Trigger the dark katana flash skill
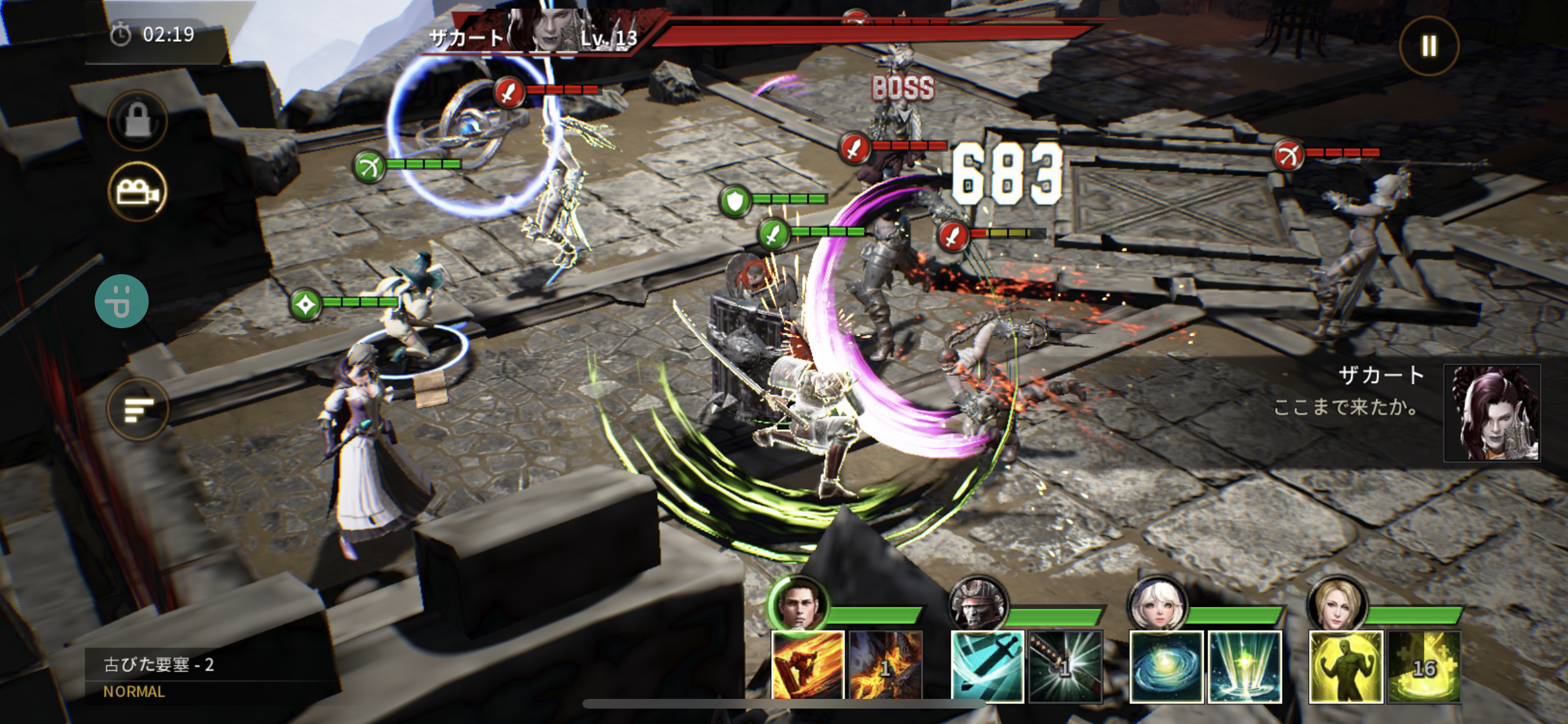The height and width of the screenshot is (724, 1568). pyautogui.click(x=1065, y=665)
